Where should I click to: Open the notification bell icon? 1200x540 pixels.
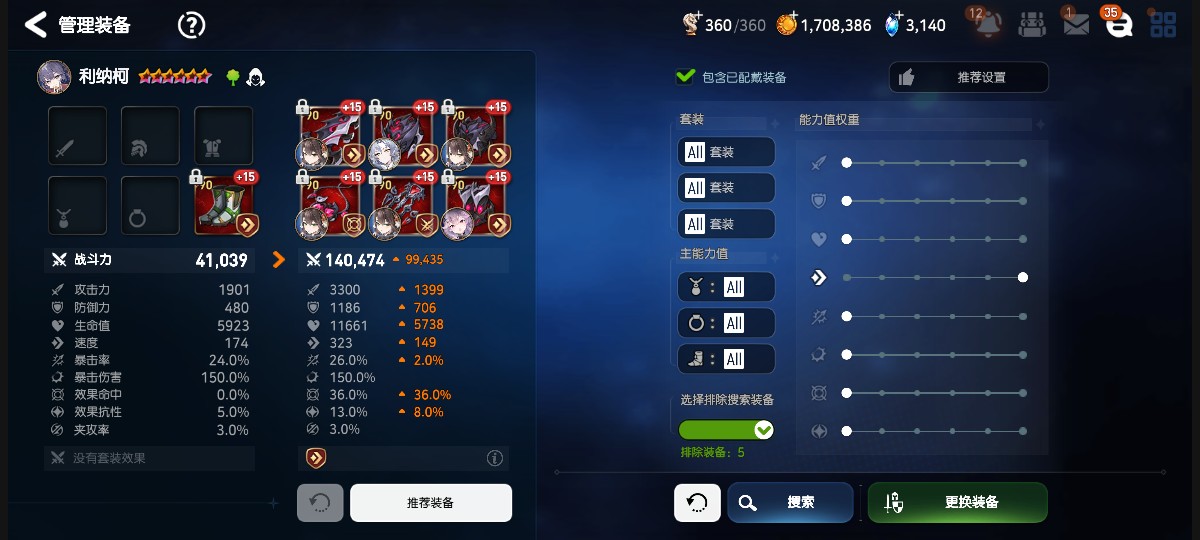coord(988,25)
